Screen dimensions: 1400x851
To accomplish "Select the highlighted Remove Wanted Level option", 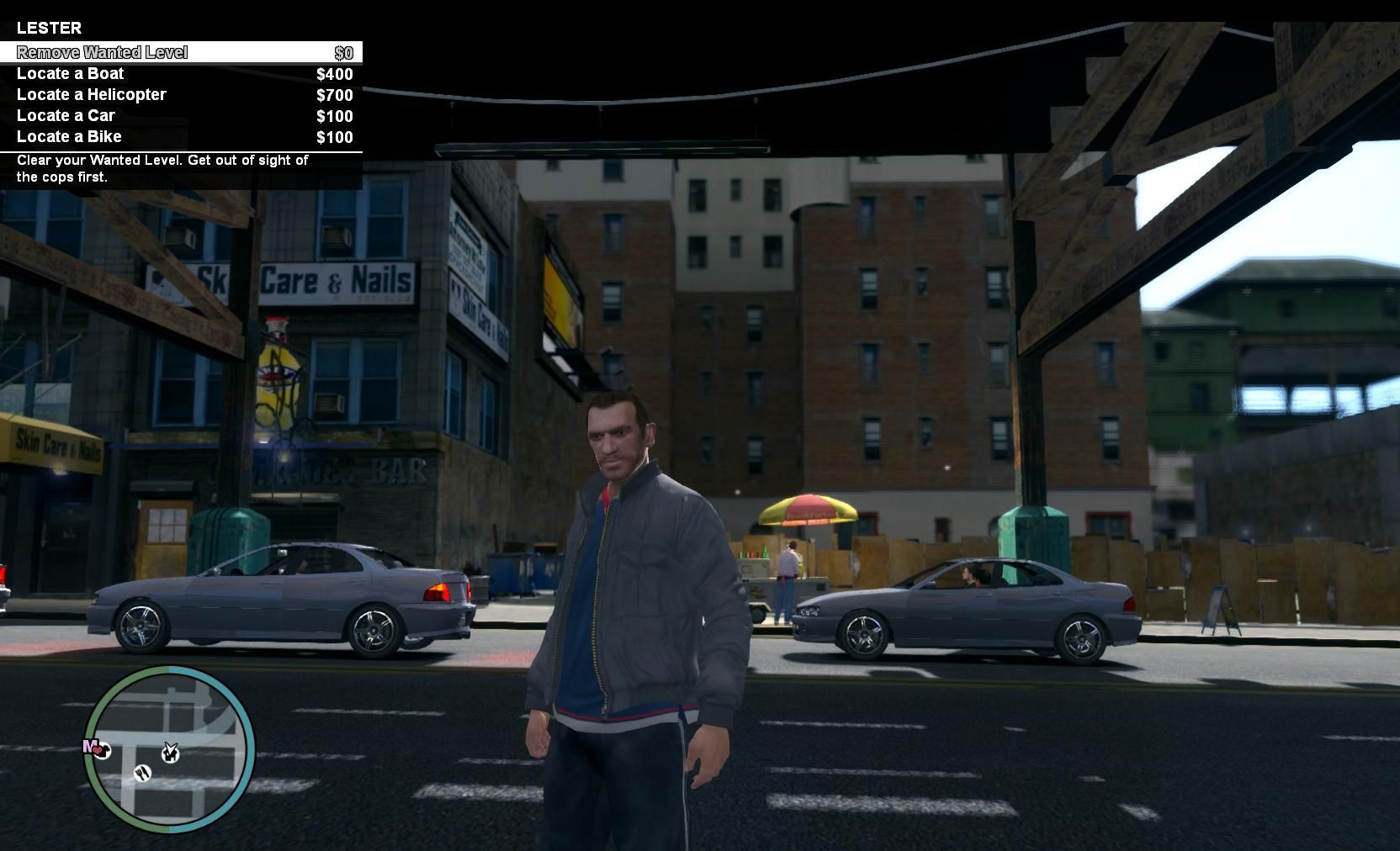I will [101, 52].
